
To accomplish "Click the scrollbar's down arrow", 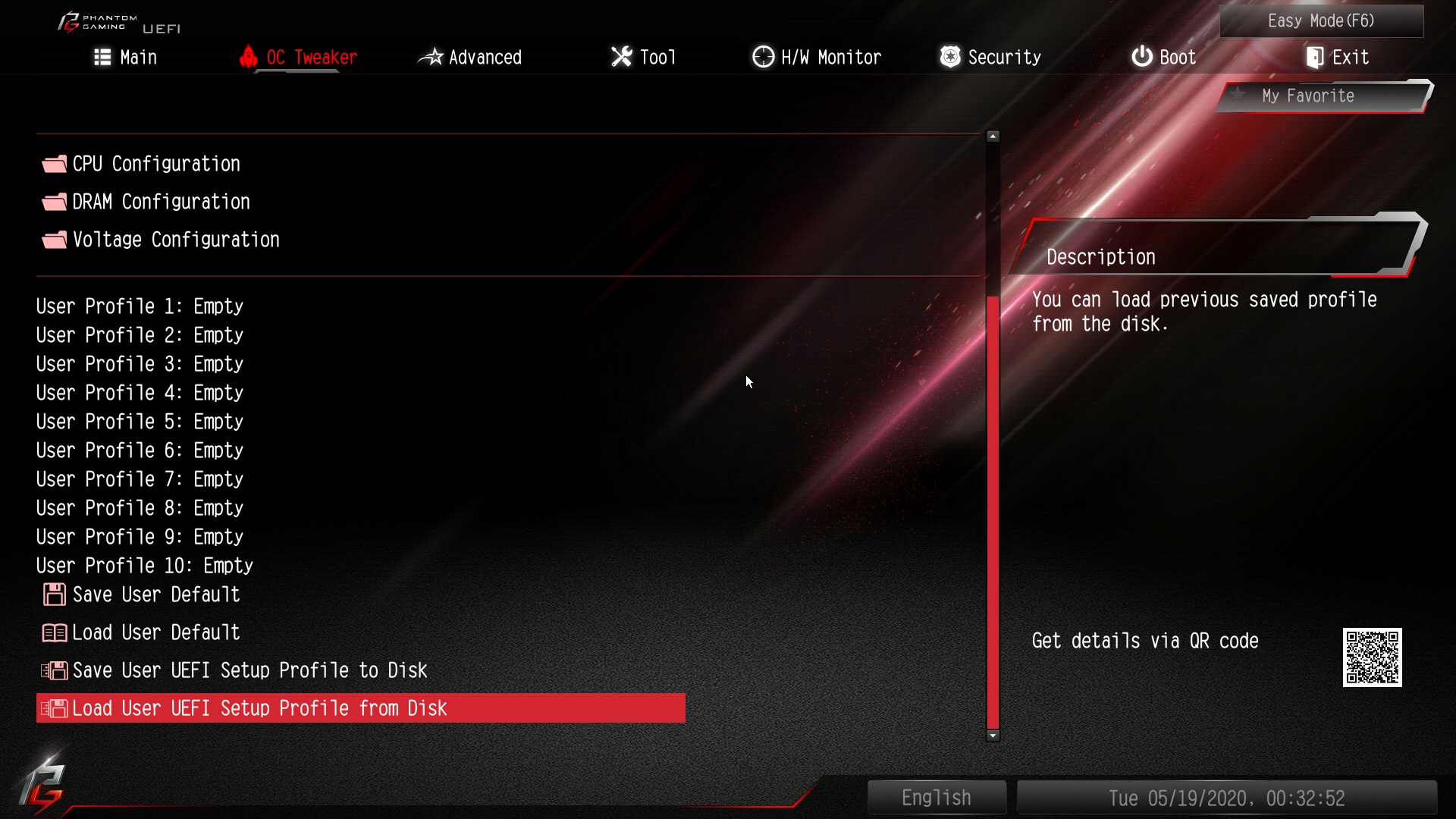I will pos(993,736).
